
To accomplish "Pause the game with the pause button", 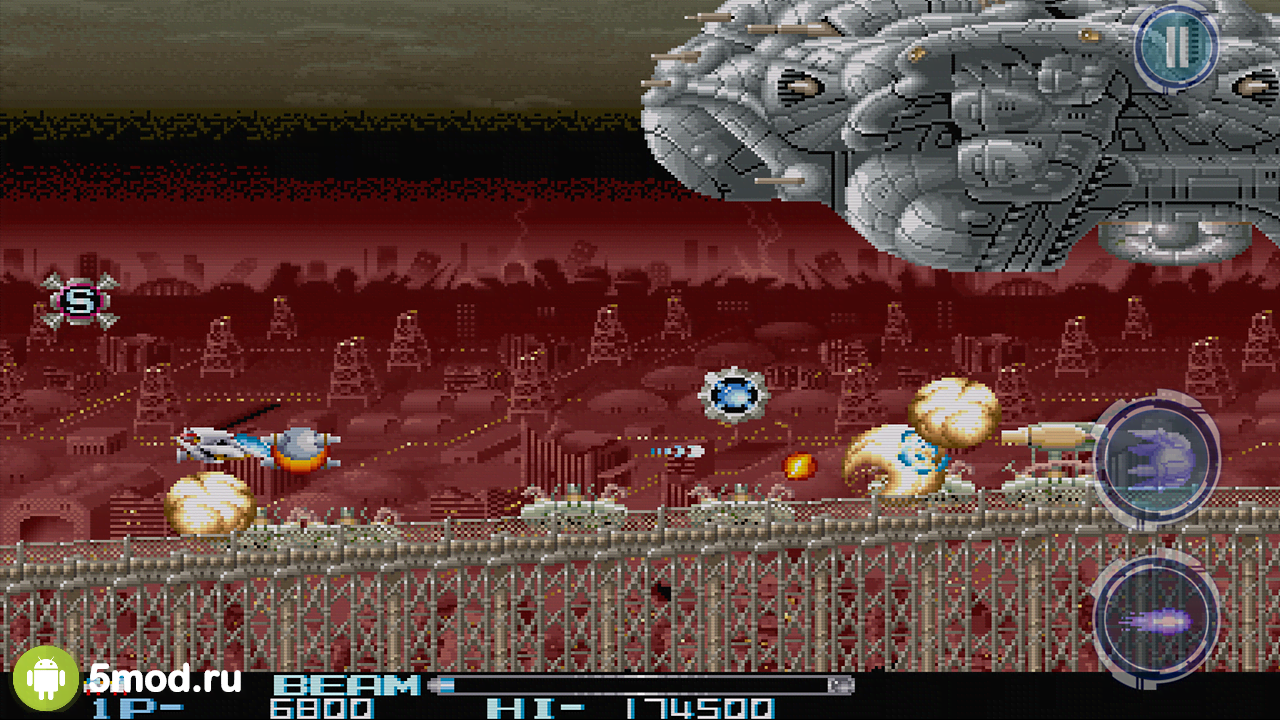I will (x=1175, y=46).
